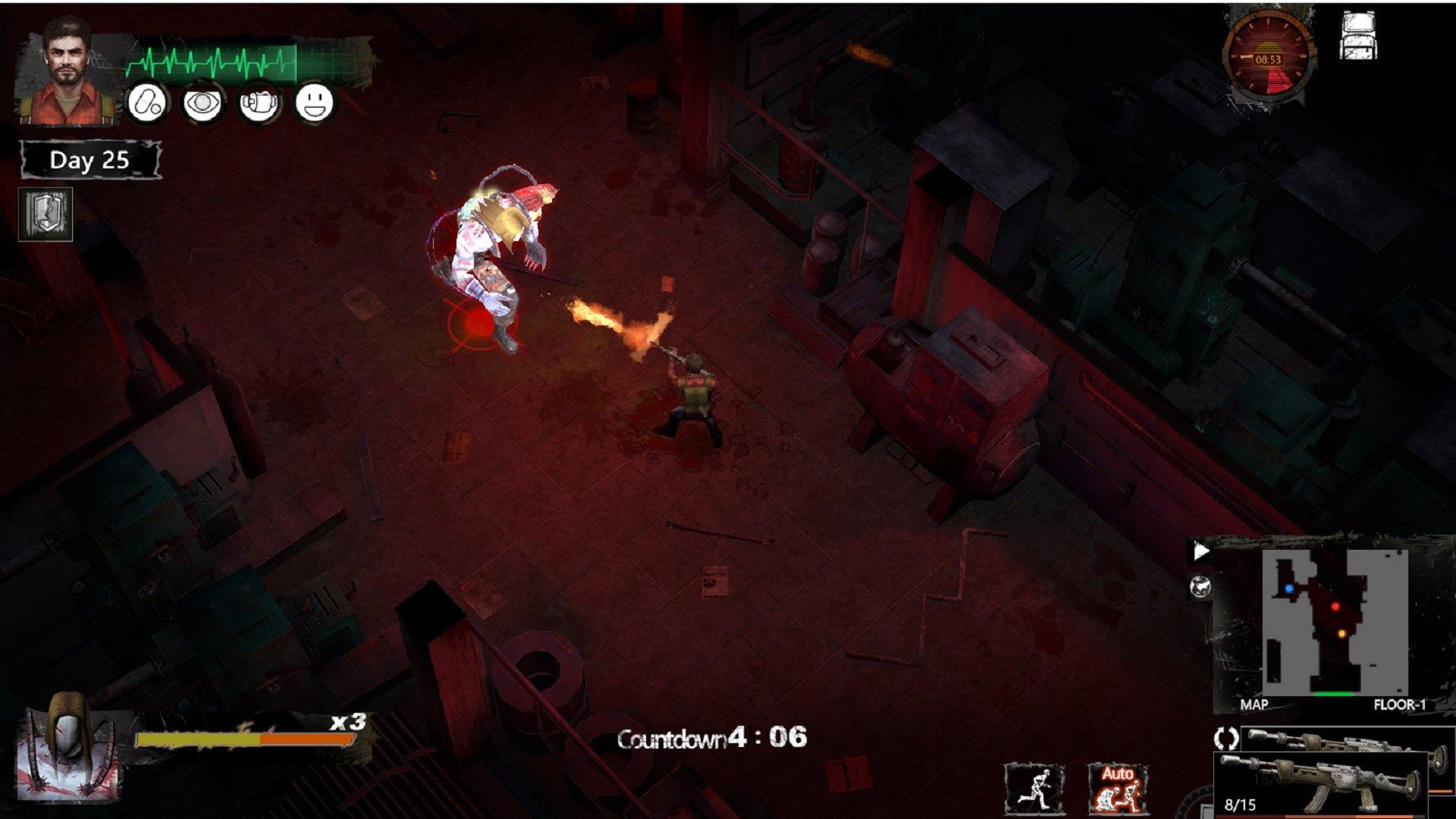1456x819 pixels.
Task: Open the coffee mug status icon
Action: point(259,102)
